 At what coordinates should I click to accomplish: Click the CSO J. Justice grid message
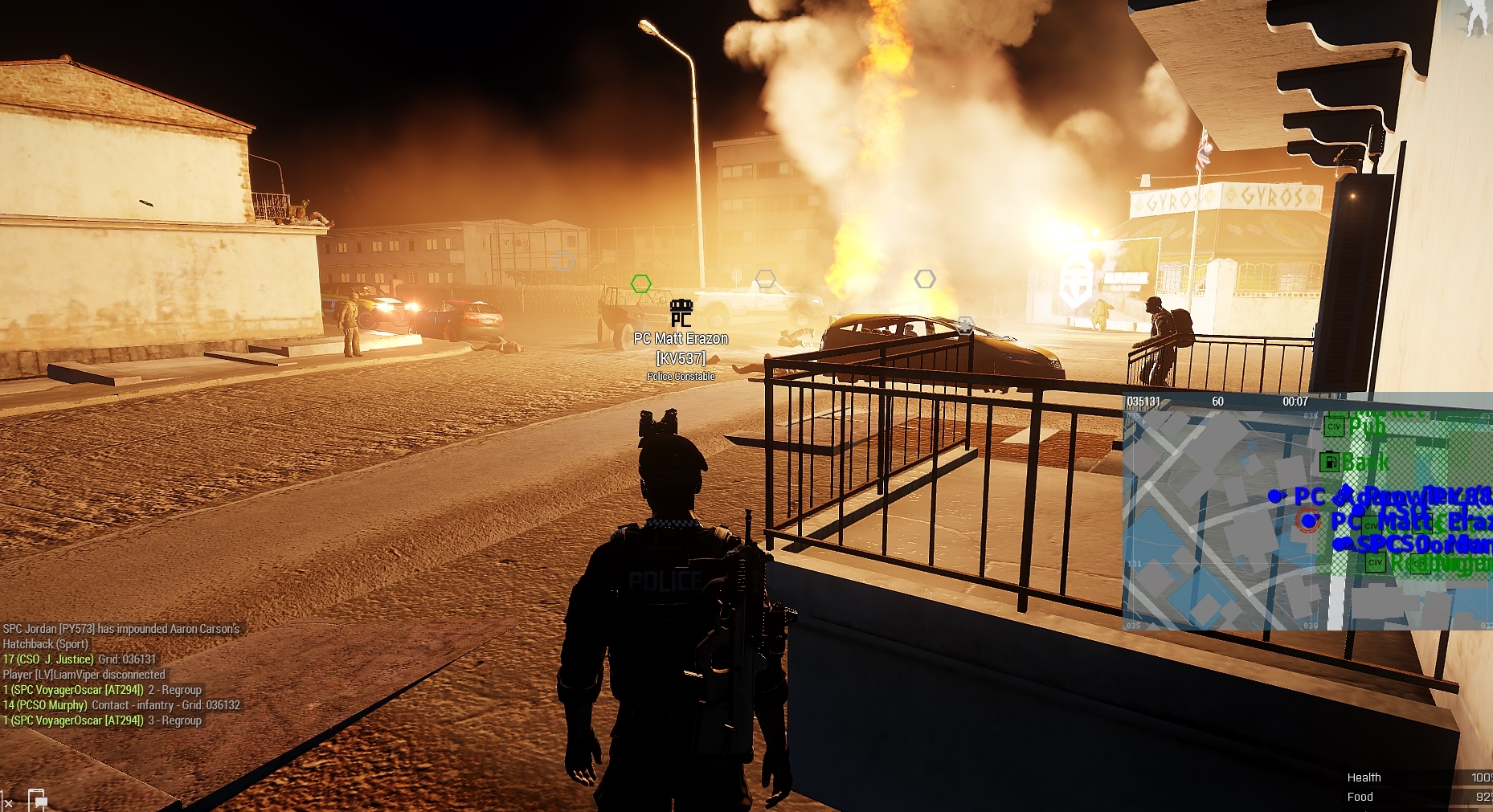pos(80,659)
